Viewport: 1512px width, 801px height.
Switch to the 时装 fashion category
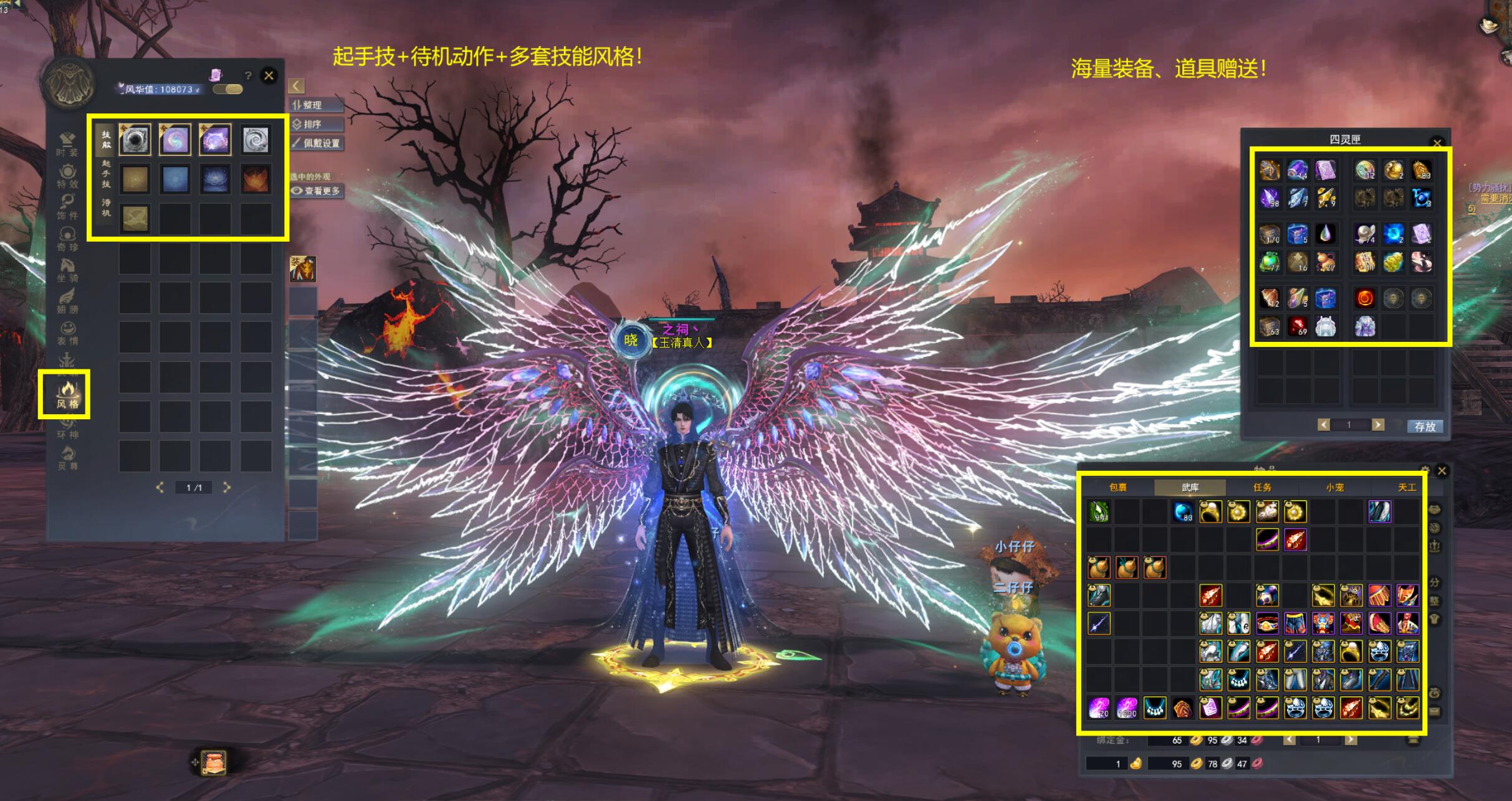[67, 144]
